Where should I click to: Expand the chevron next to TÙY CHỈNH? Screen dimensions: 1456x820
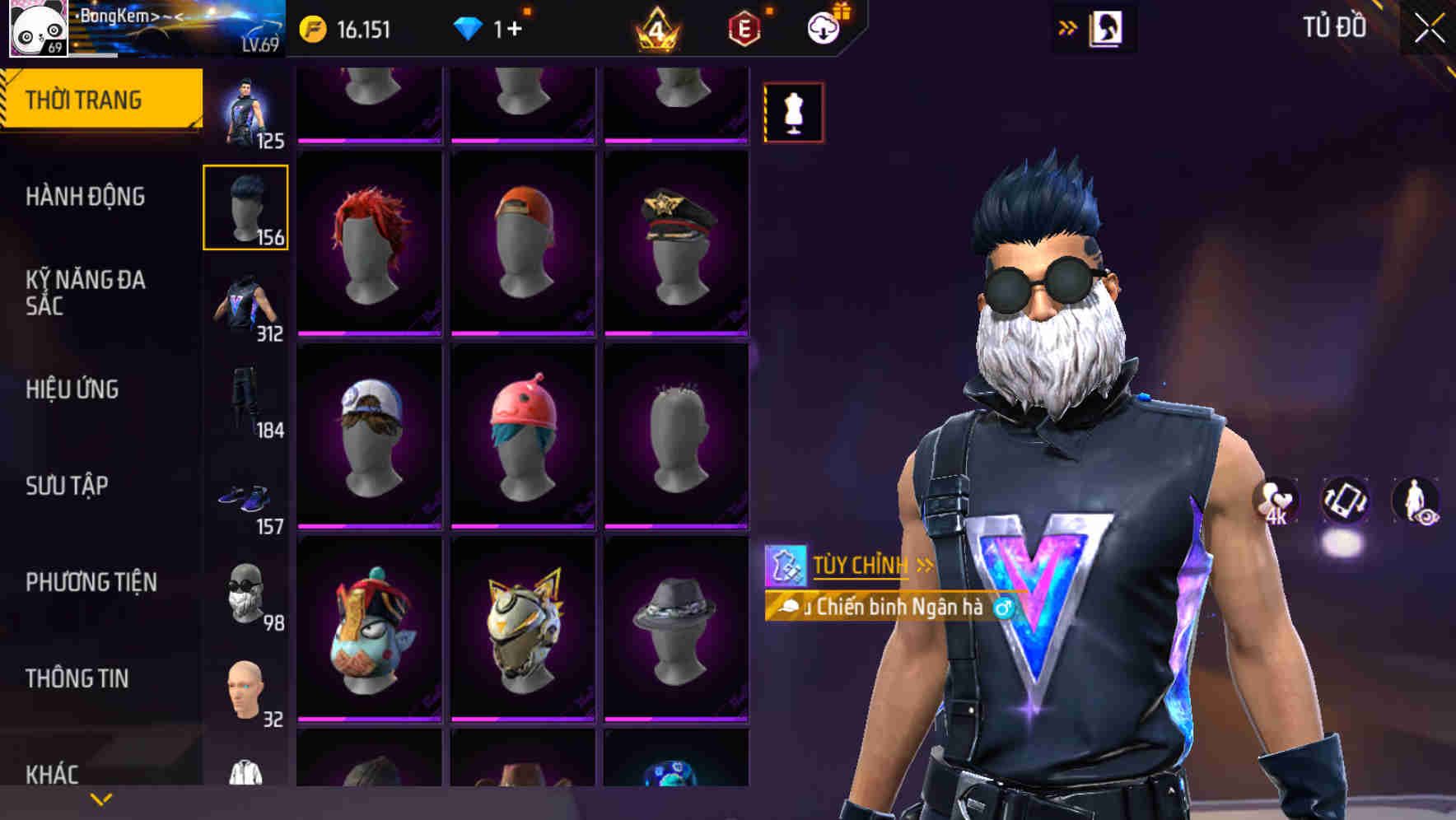[925, 565]
